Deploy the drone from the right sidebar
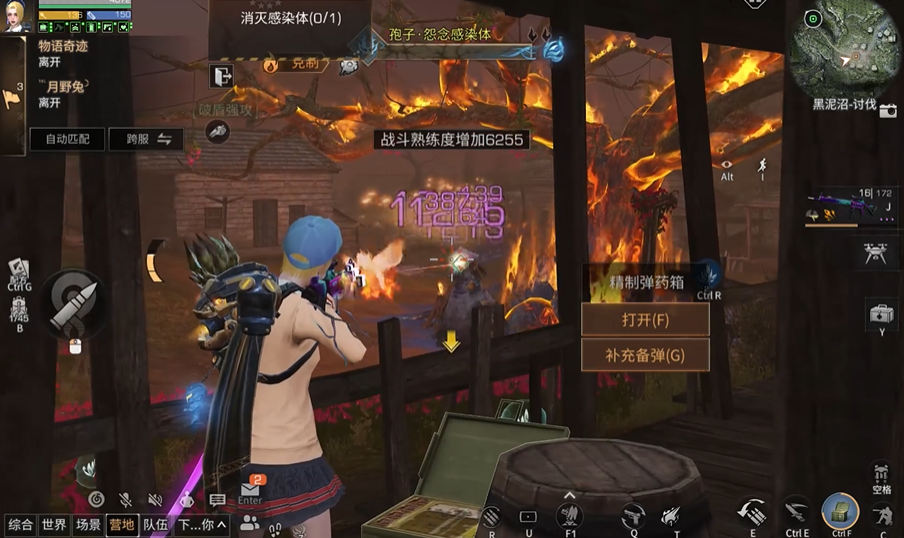 coord(875,255)
